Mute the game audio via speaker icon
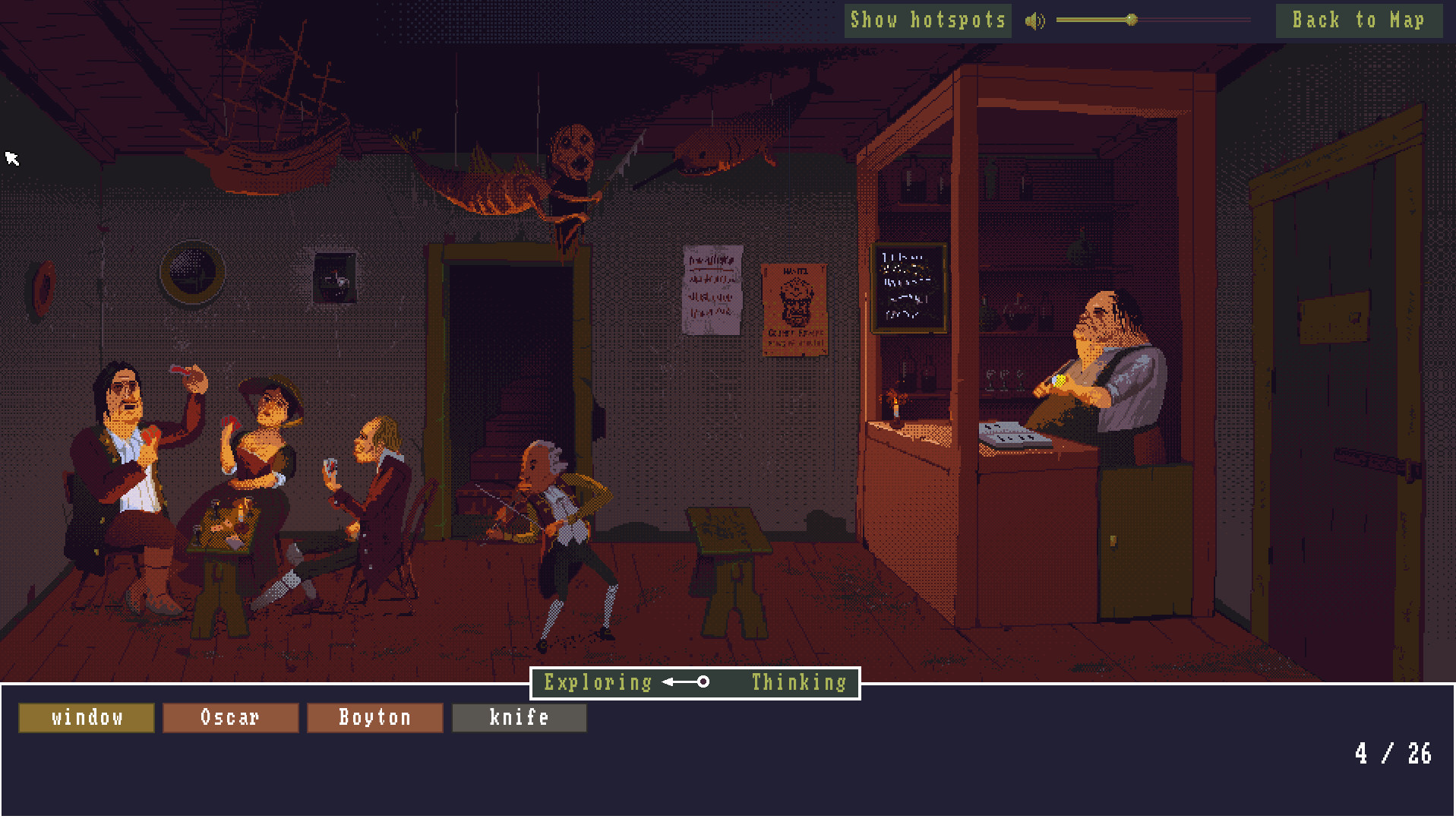This screenshot has height=819, width=1456. [x=1034, y=21]
